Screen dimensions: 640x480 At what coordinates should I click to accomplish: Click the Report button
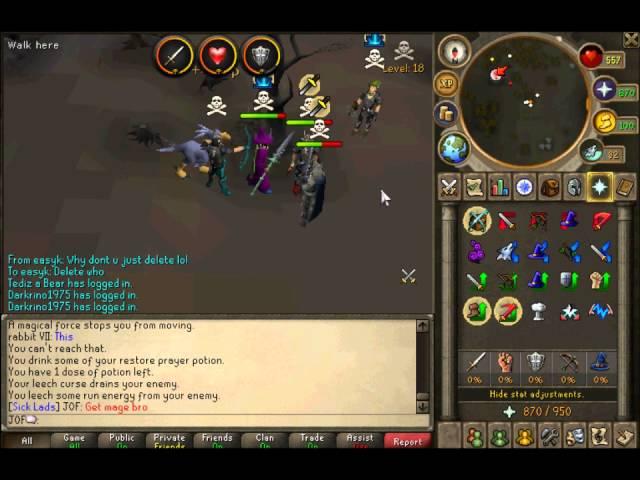407,440
